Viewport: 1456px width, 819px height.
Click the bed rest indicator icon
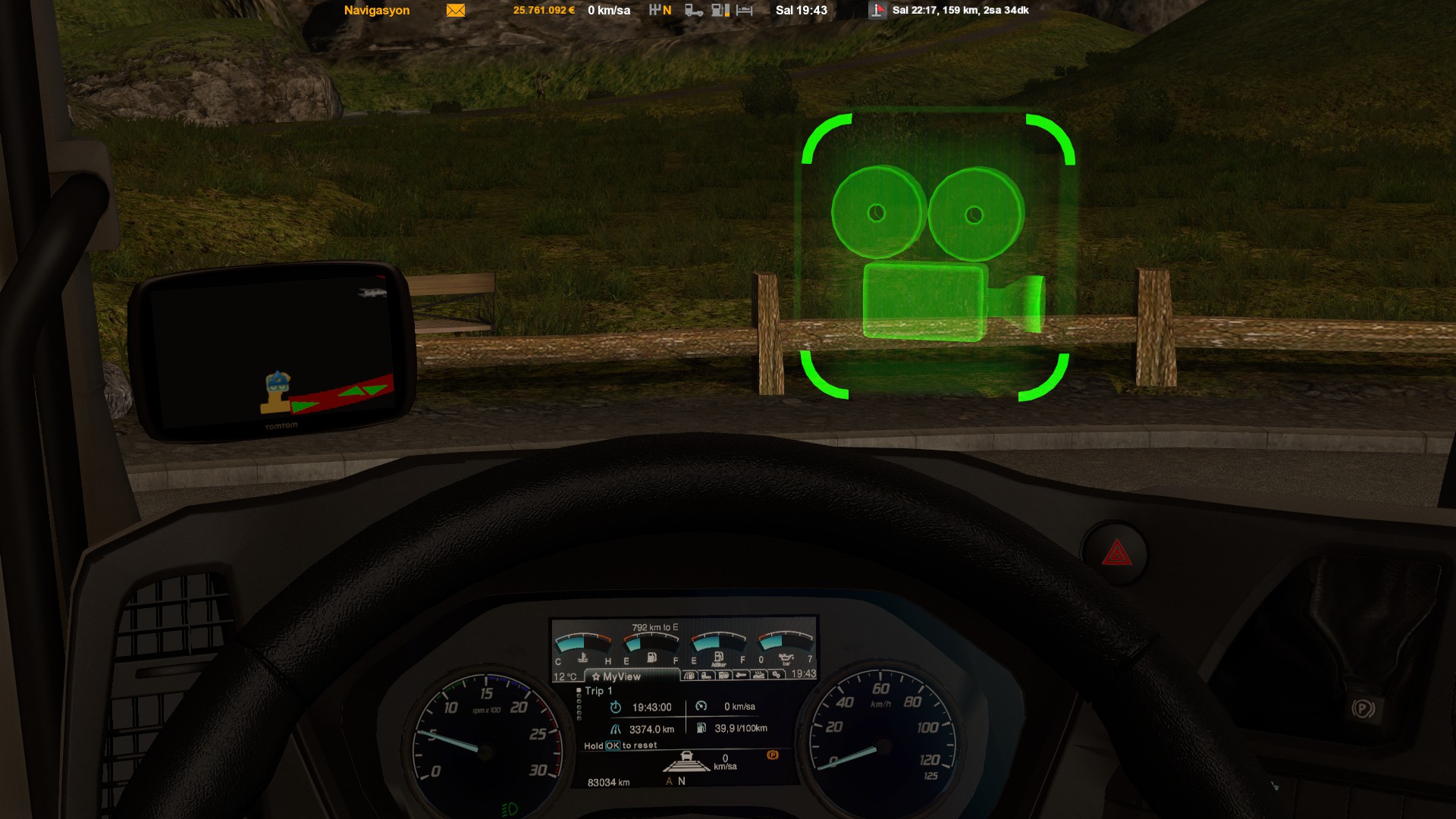point(745,11)
